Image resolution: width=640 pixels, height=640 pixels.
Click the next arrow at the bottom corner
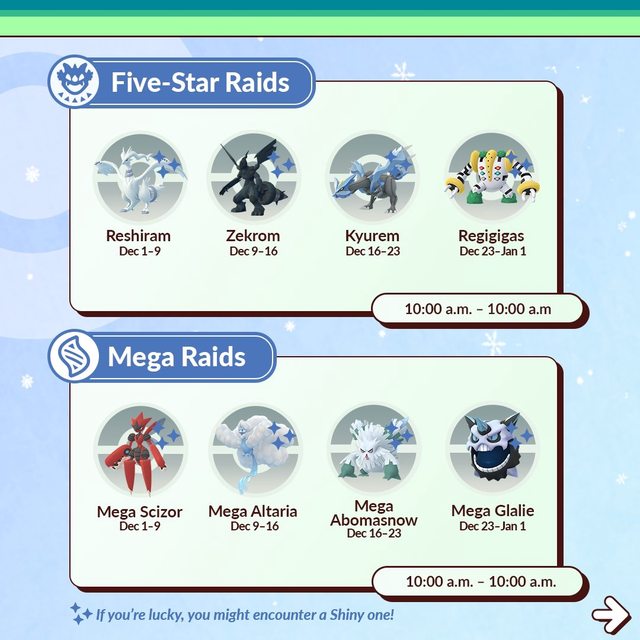click(607, 611)
